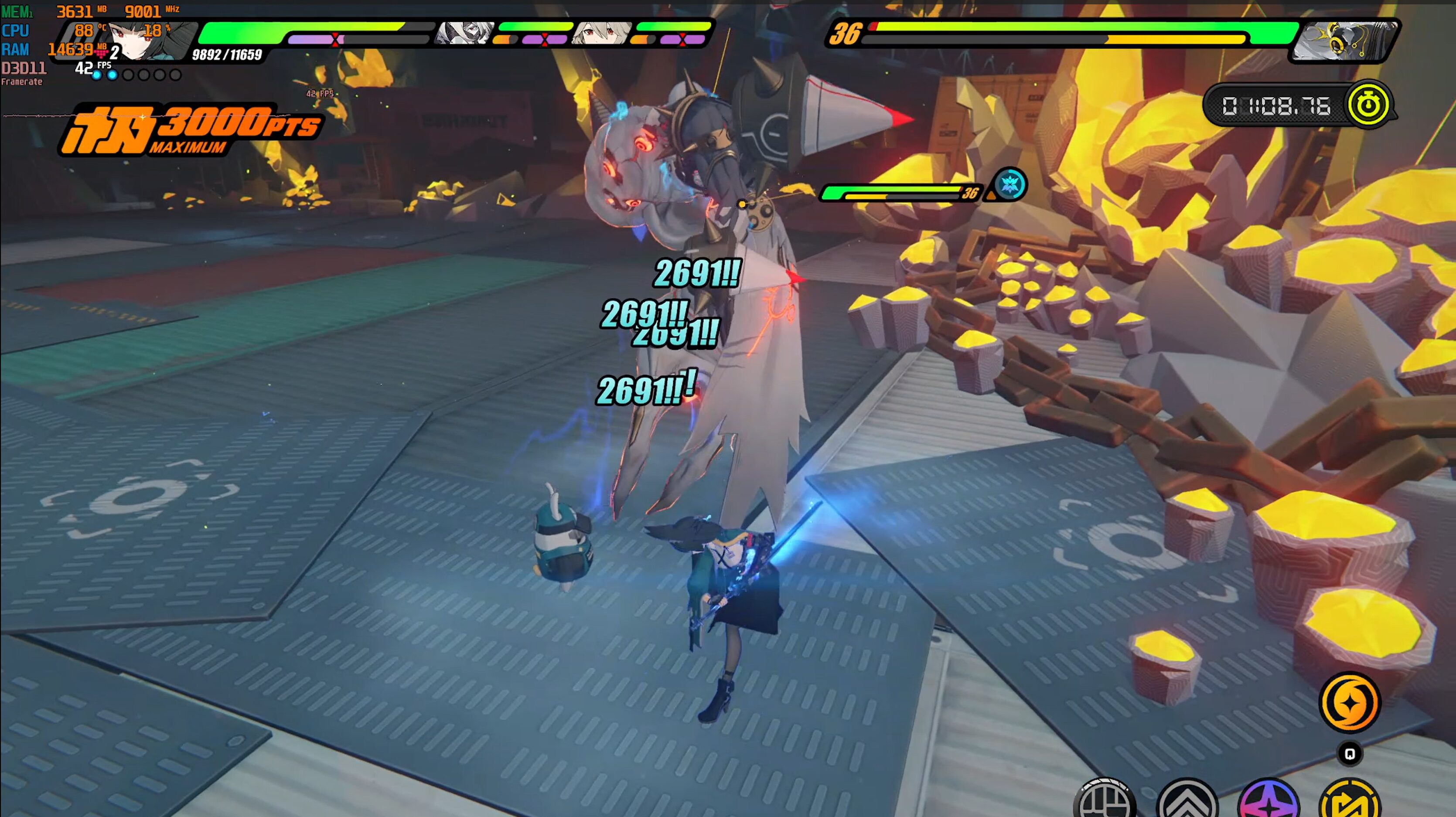Switch to the pale-haired teammate without mask

pos(601,33)
